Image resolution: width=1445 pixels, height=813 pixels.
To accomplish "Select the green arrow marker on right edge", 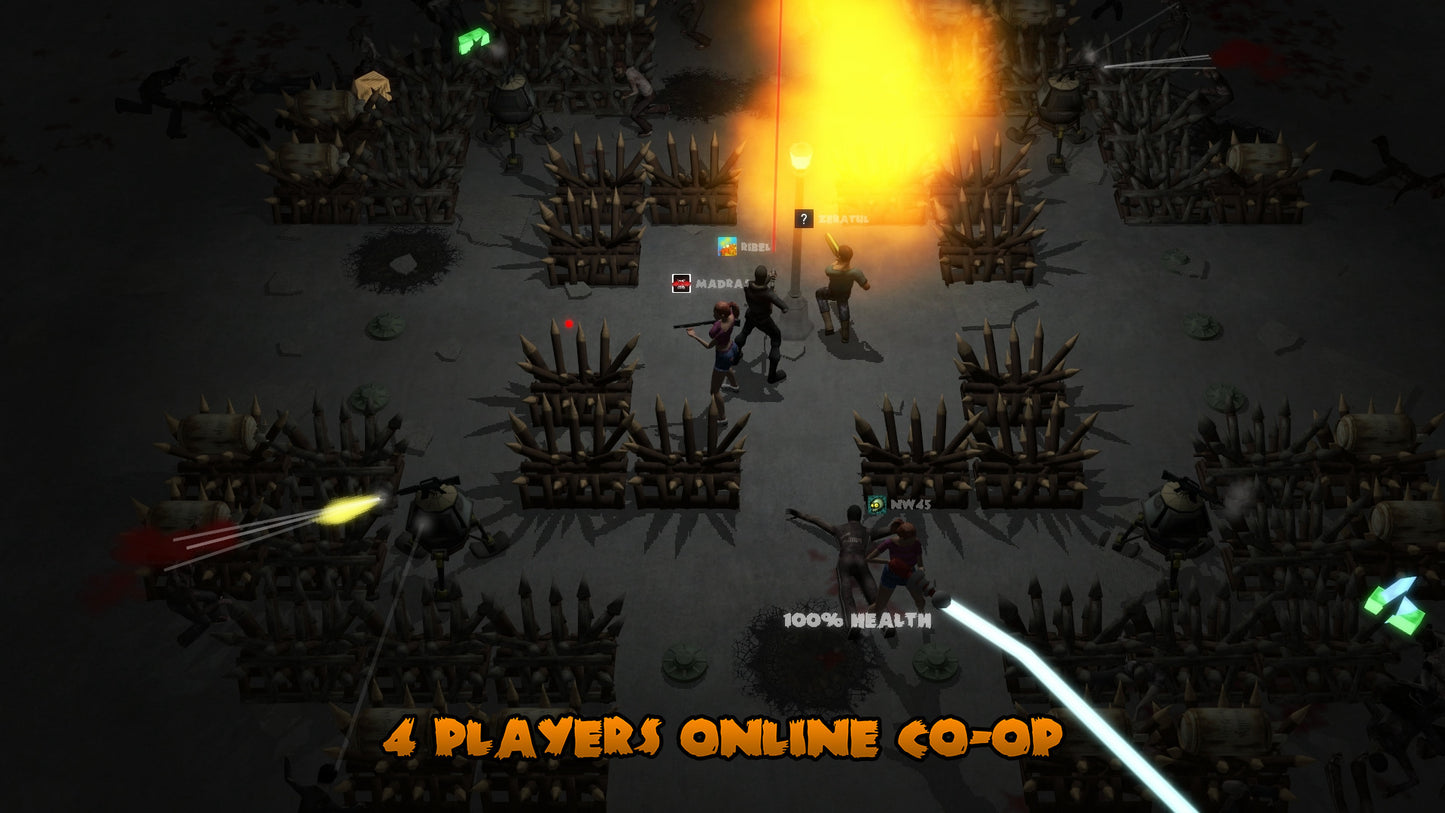I will tap(1393, 603).
